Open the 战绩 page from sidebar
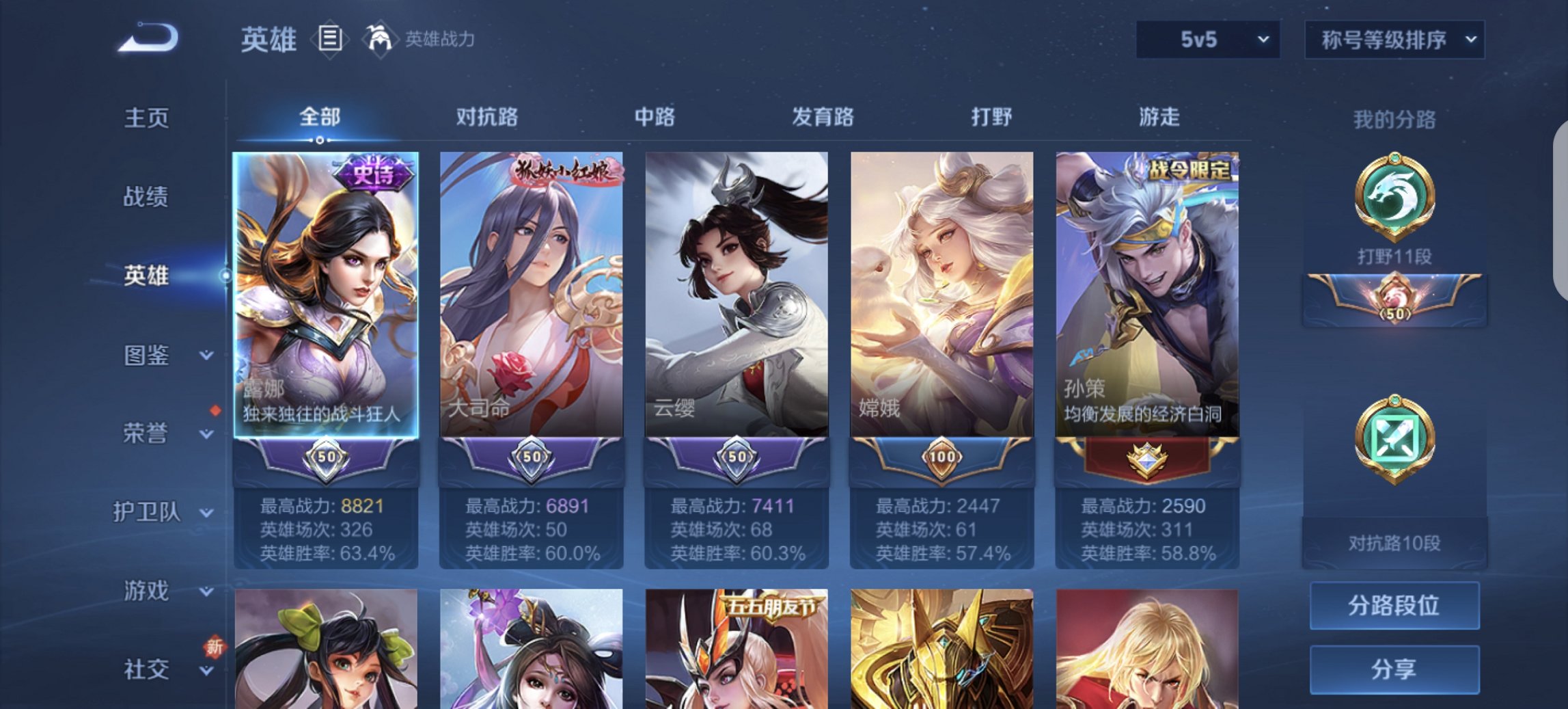 (x=147, y=197)
